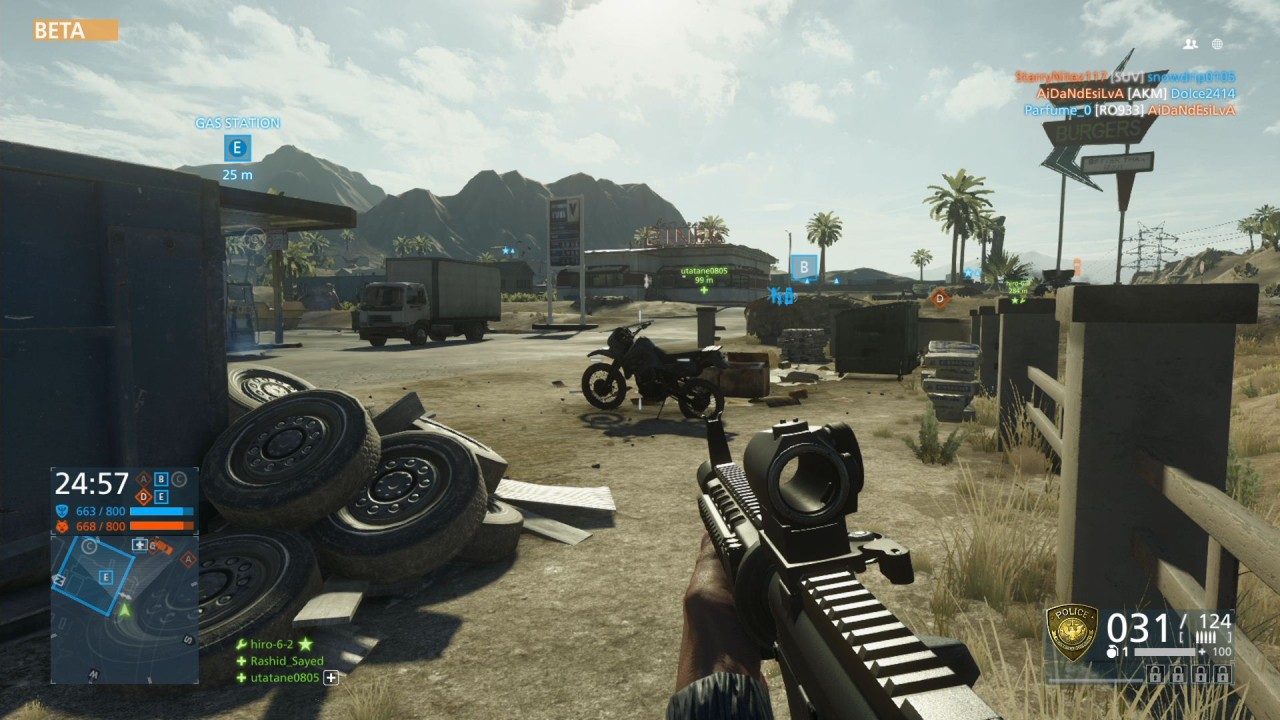This screenshot has width=1280, height=720.
Task: Click the E marker inside the minimap square
Action: 105,577
